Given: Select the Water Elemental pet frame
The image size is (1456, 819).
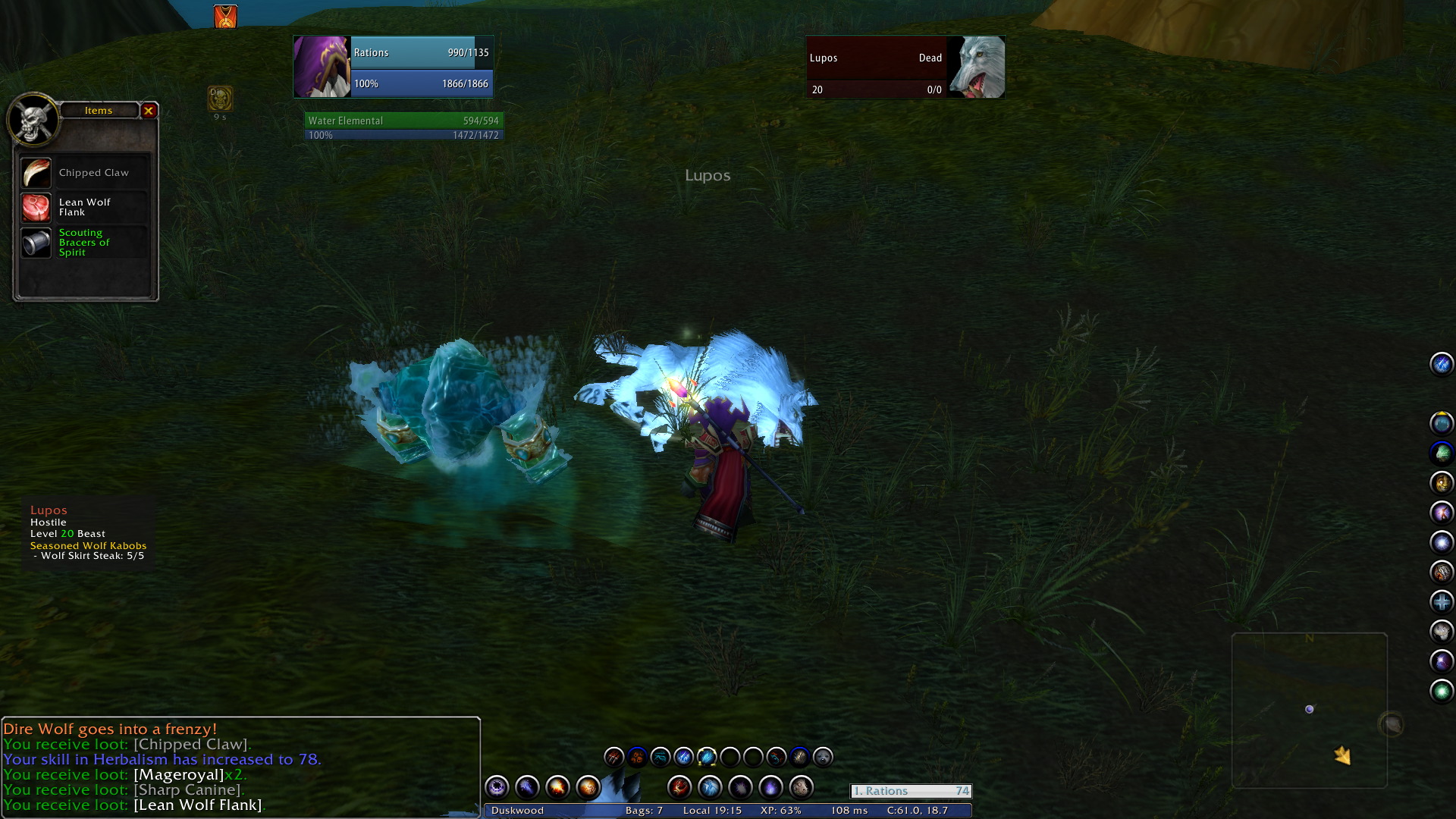Looking at the screenshot, I should (x=403, y=126).
